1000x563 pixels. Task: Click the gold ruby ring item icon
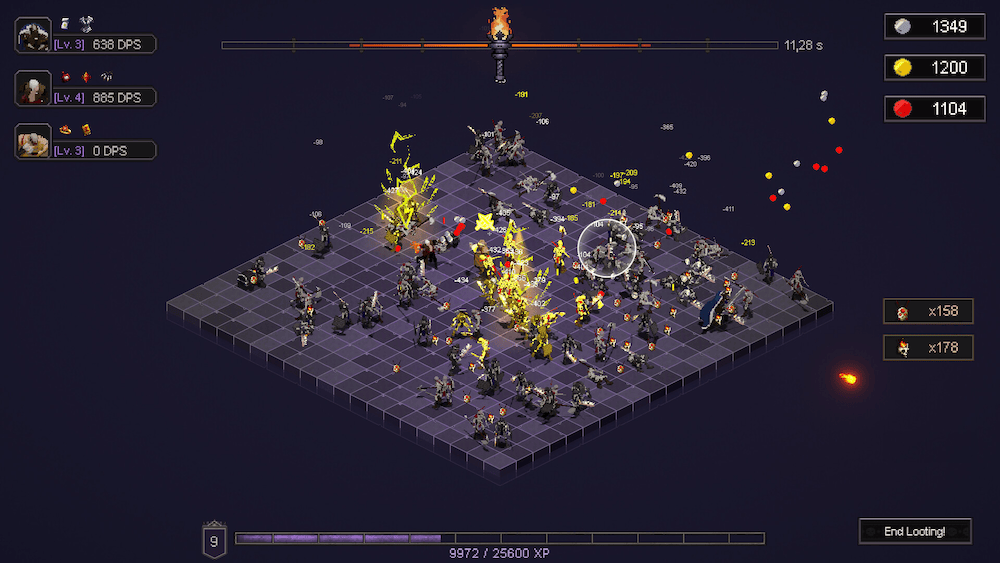(66, 129)
